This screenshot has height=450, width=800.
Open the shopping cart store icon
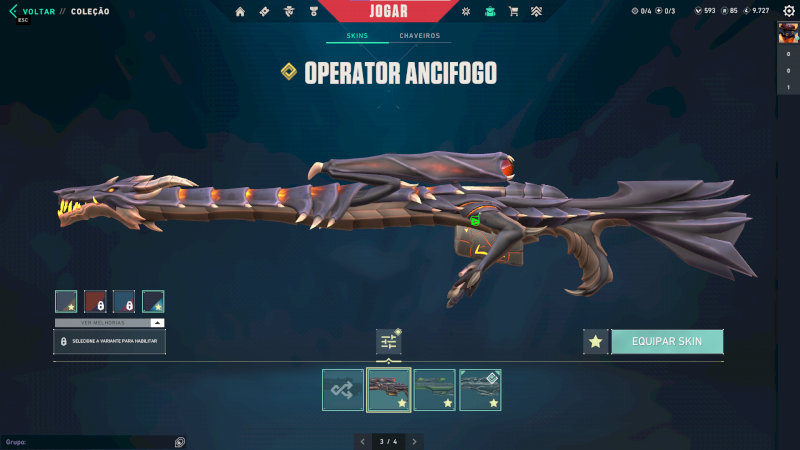click(x=513, y=12)
